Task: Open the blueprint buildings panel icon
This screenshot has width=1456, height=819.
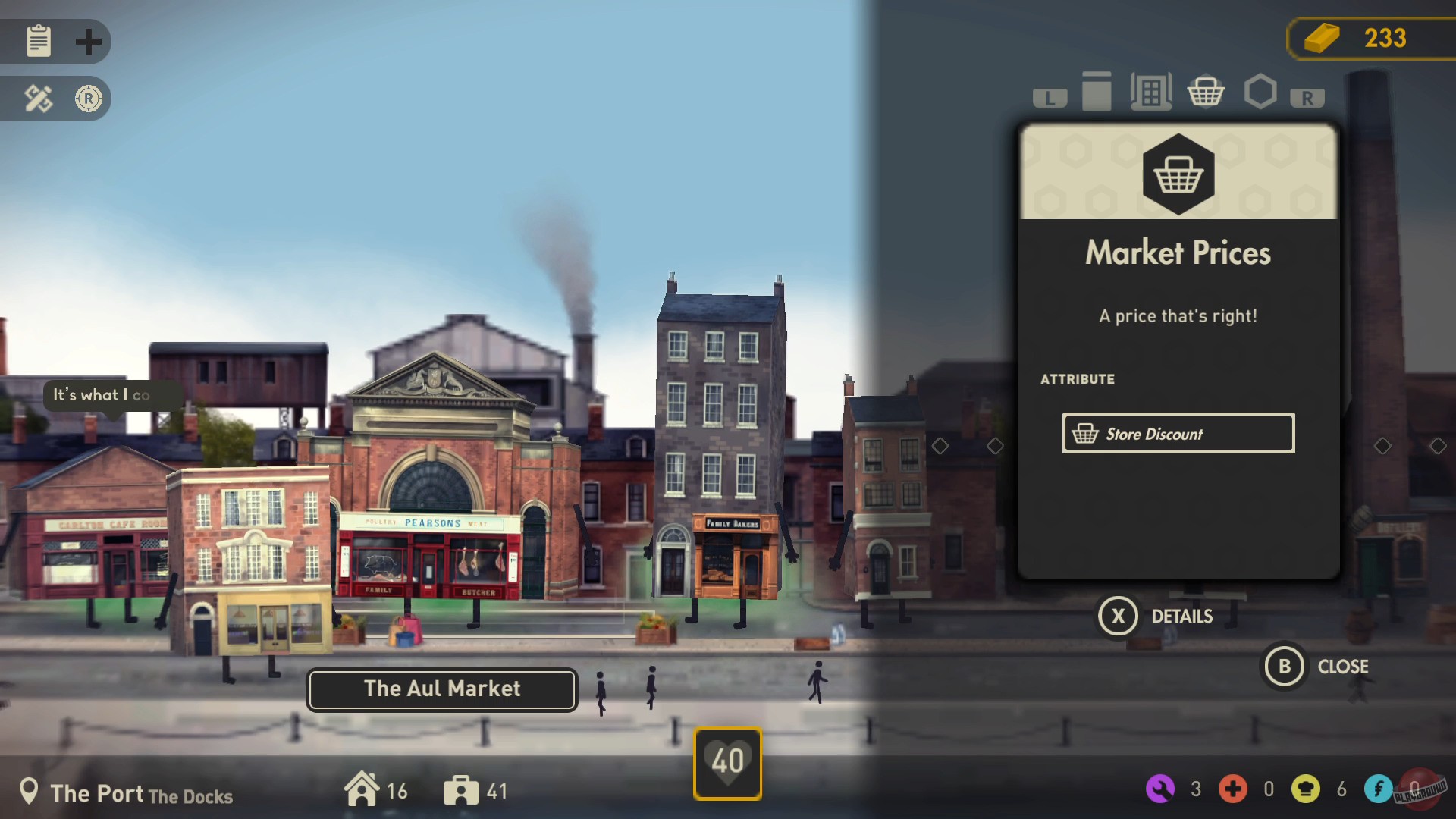Action: coord(1150,92)
